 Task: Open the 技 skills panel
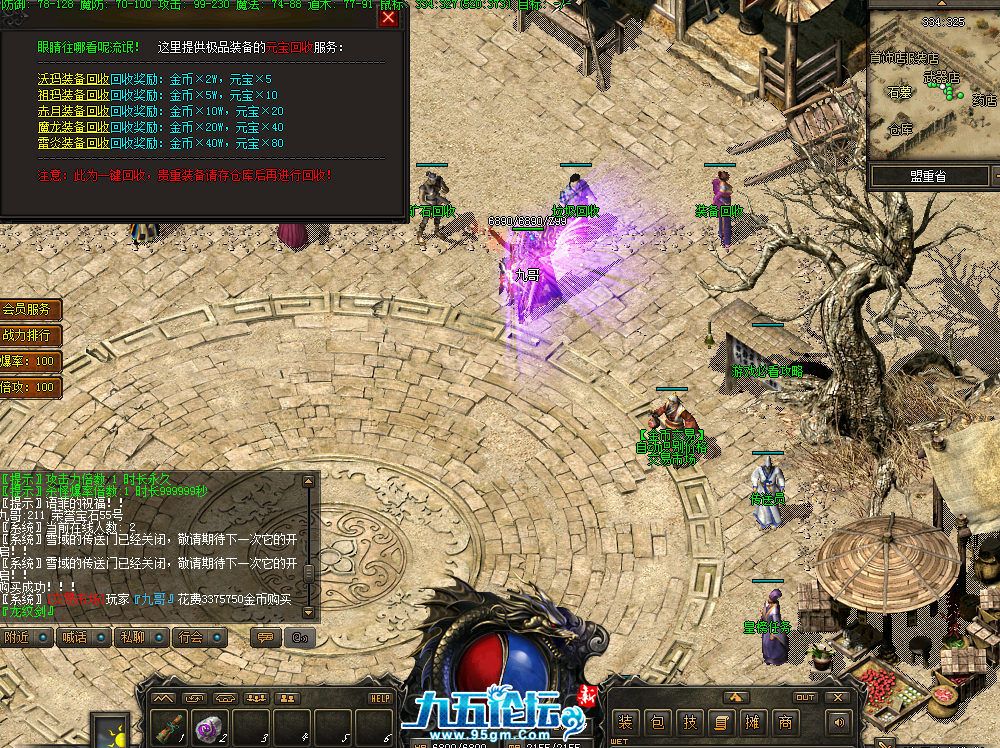689,722
